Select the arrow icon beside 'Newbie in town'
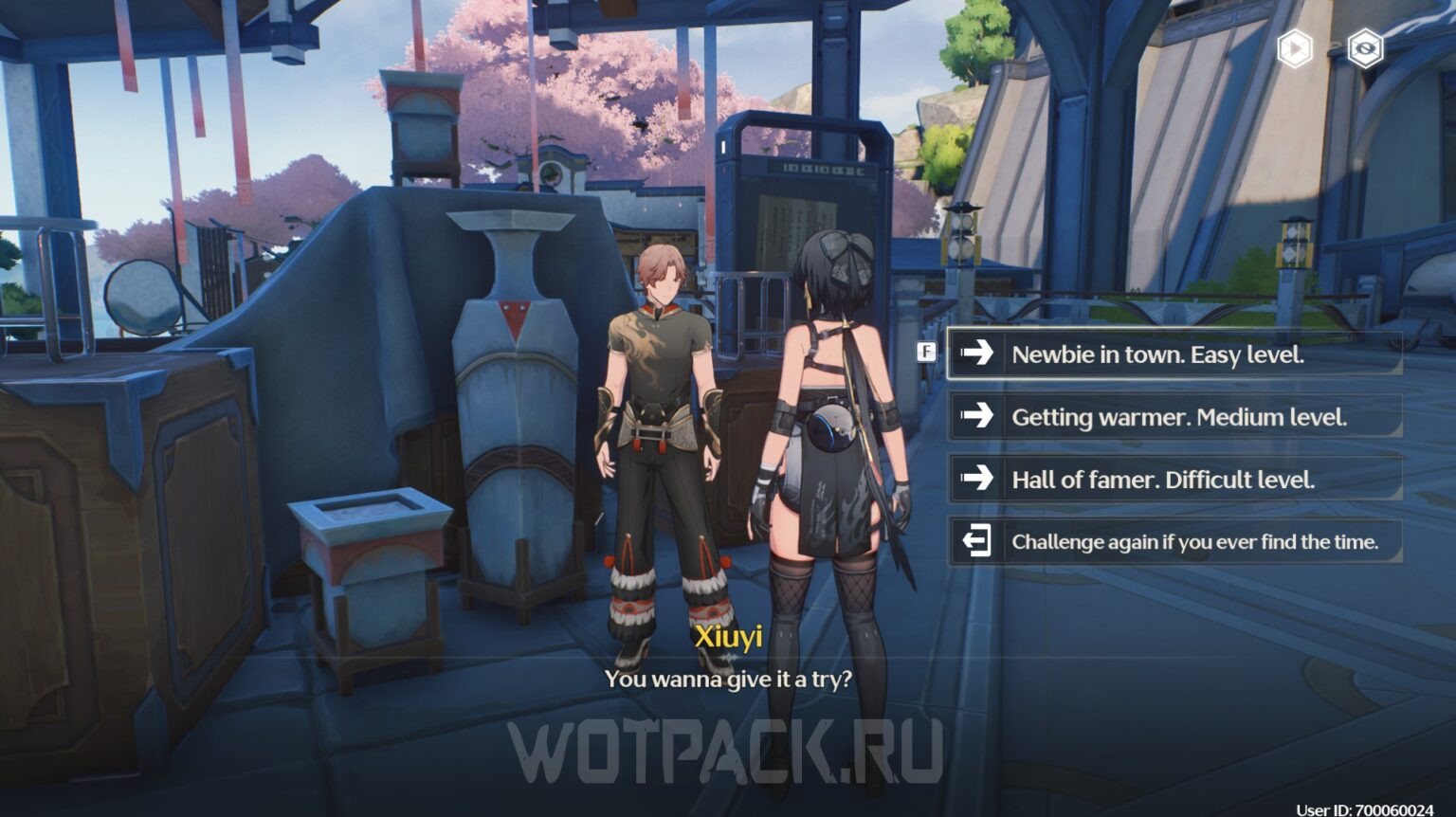The height and width of the screenshot is (817, 1456). tap(975, 354)
